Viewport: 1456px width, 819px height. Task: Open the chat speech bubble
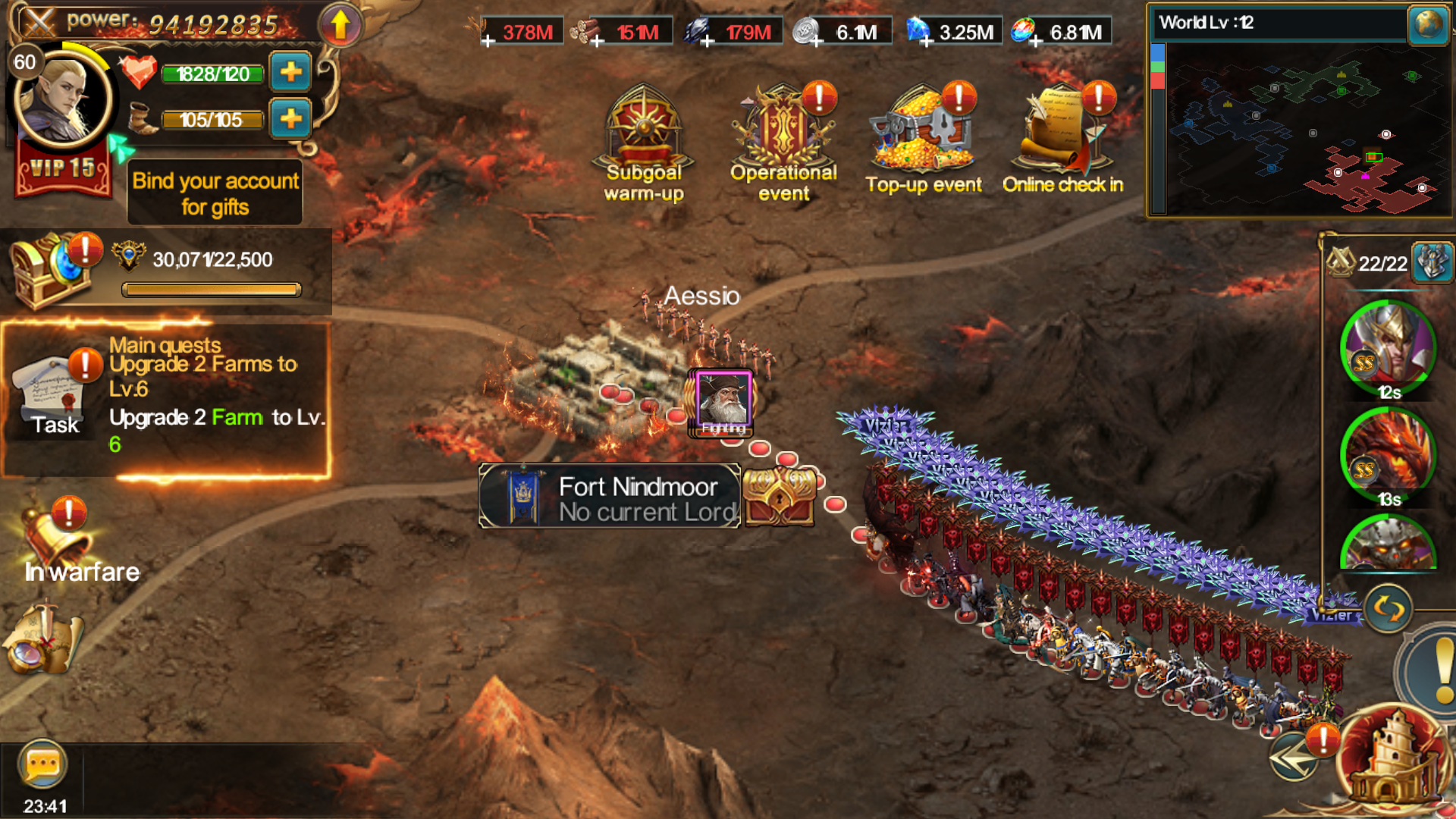(x=42, y=764)
